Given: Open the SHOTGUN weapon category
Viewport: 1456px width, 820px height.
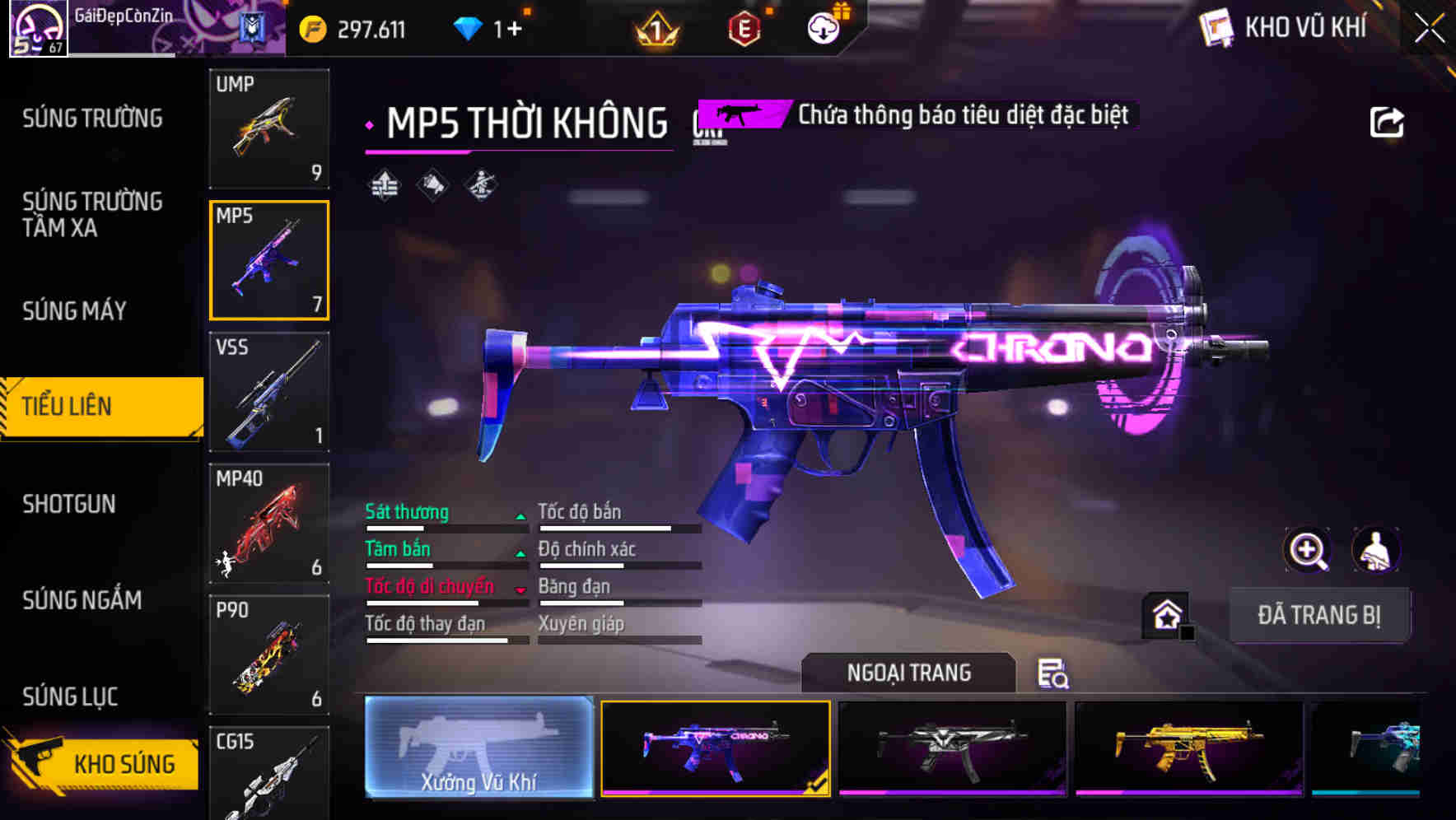Looking at the screenshot, I should [x=70, y=504].
